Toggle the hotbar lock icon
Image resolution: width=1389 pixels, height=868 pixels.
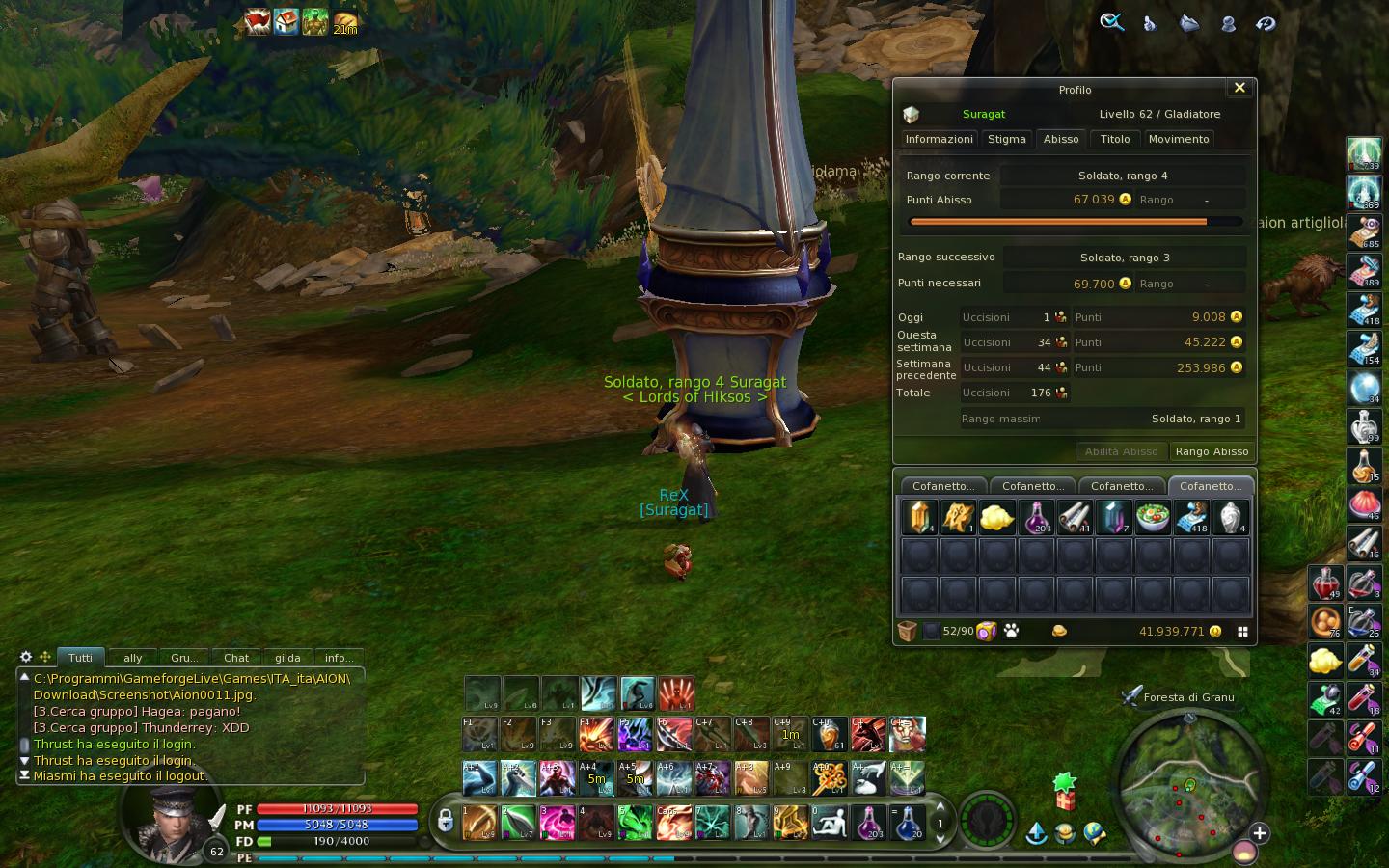point(445,821)
